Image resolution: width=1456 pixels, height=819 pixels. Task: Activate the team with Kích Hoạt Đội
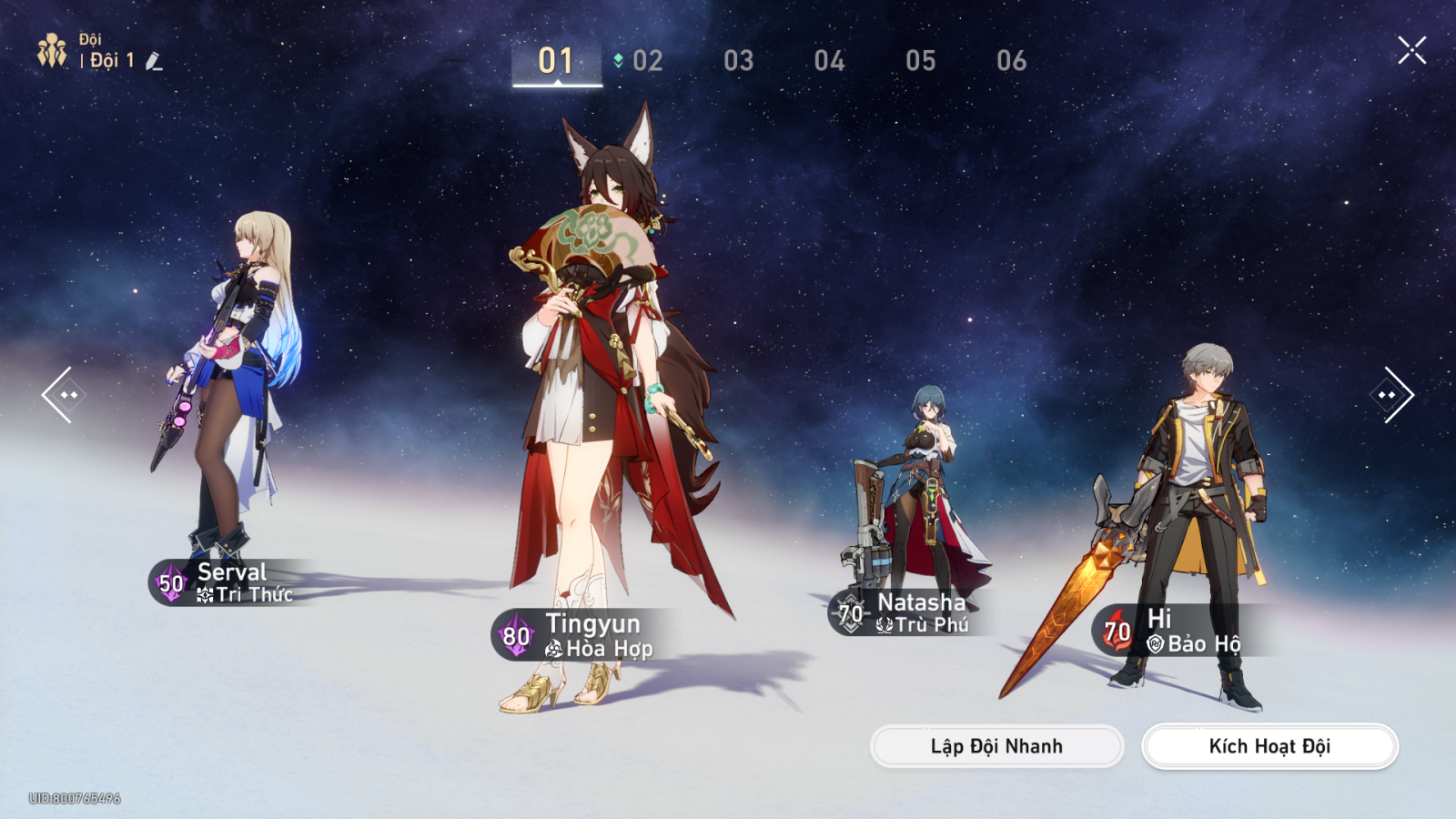pyautogui.click(x=1269, y=746)
